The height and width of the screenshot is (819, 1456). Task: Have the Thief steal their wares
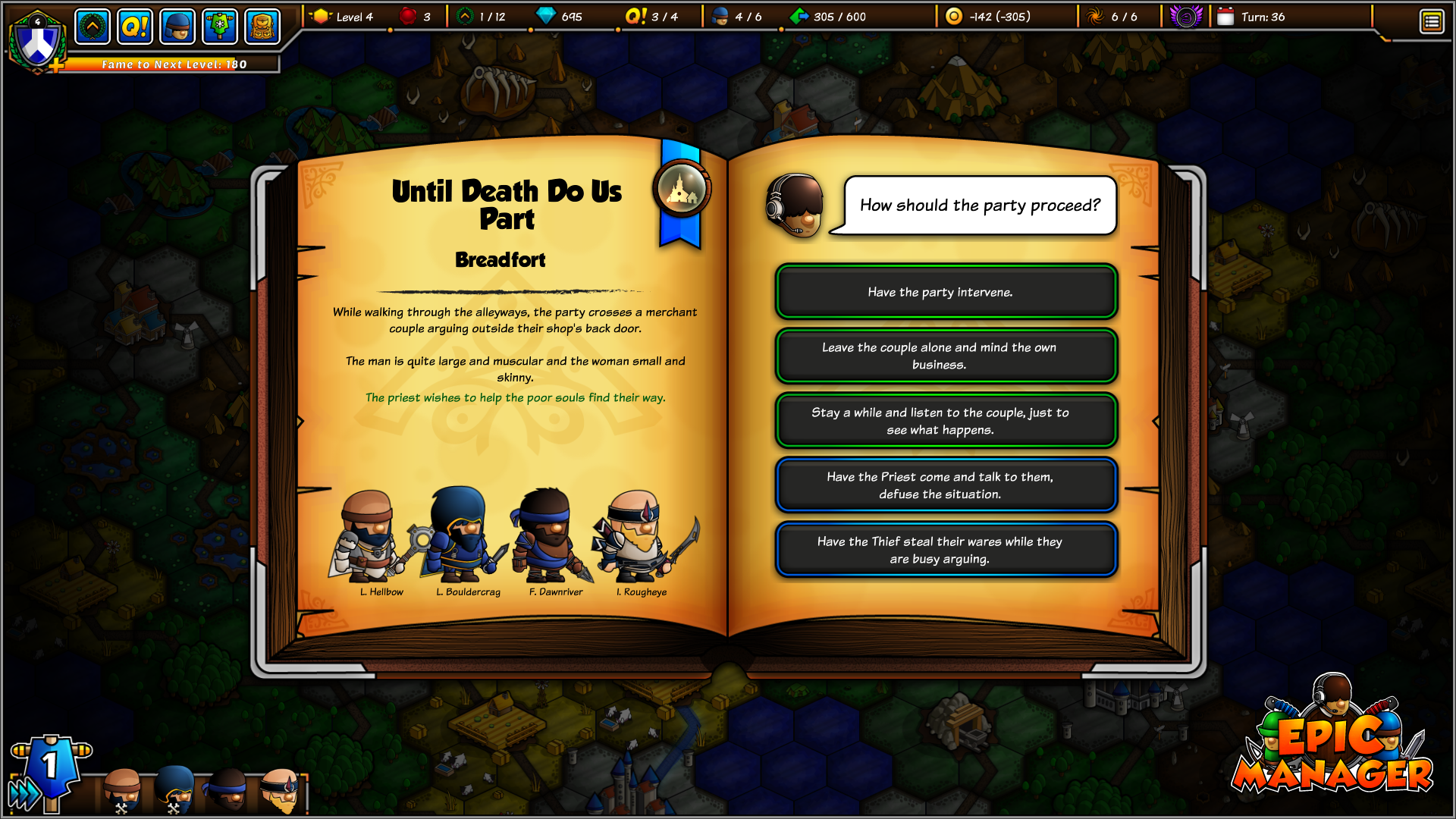tap(945, 549)
